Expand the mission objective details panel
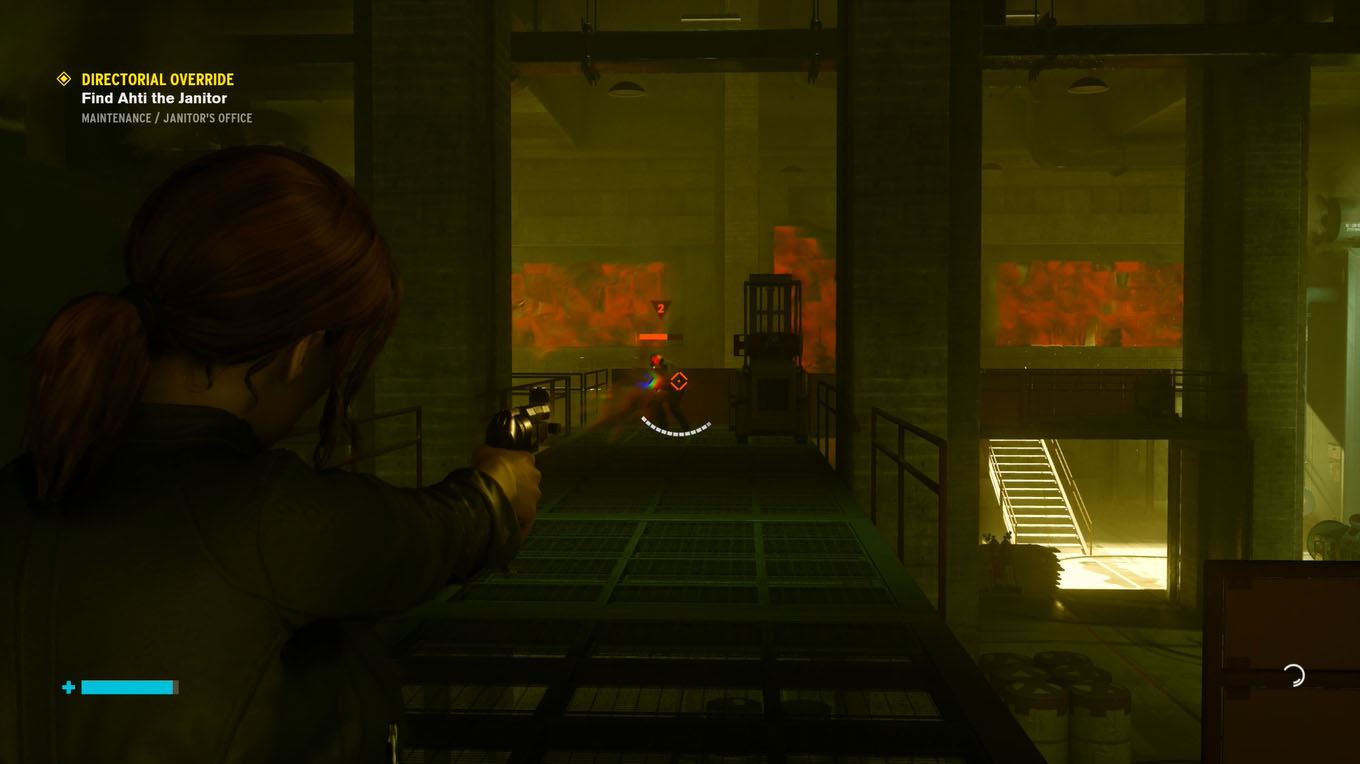 pos(155,98)
